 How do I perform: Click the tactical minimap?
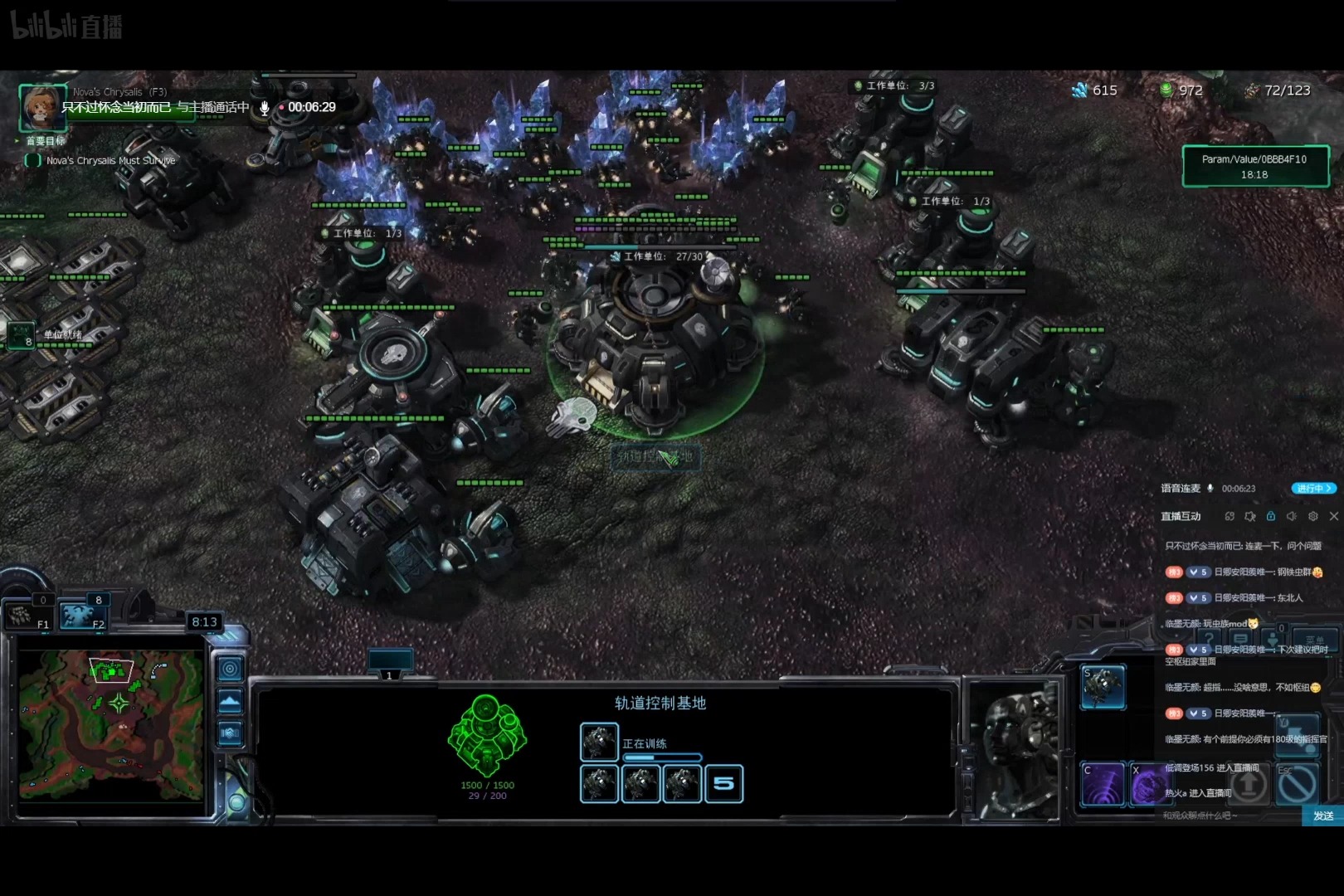[111, 725]
